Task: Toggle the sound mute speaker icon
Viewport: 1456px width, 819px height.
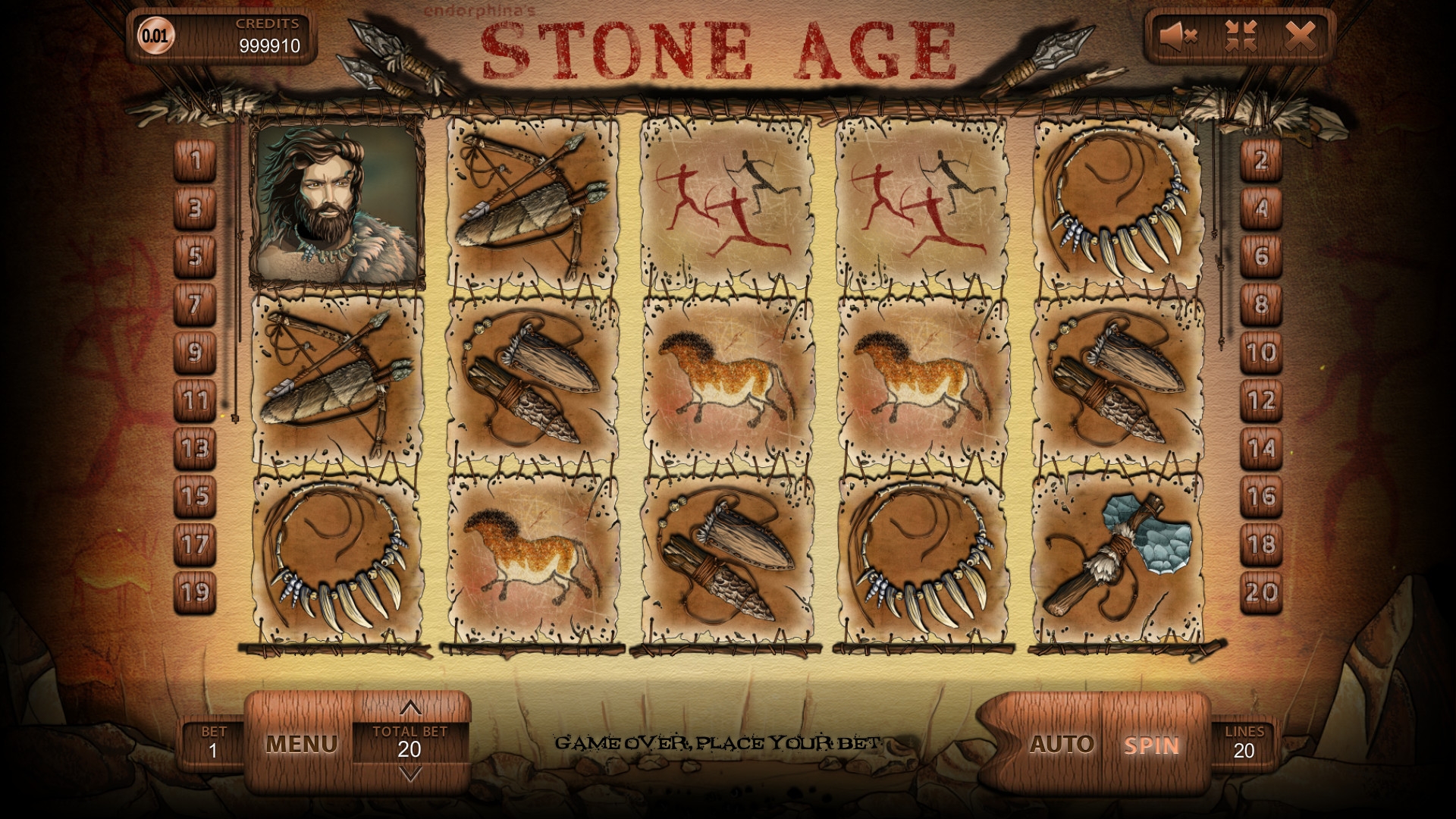Action: coord(1178,35)
